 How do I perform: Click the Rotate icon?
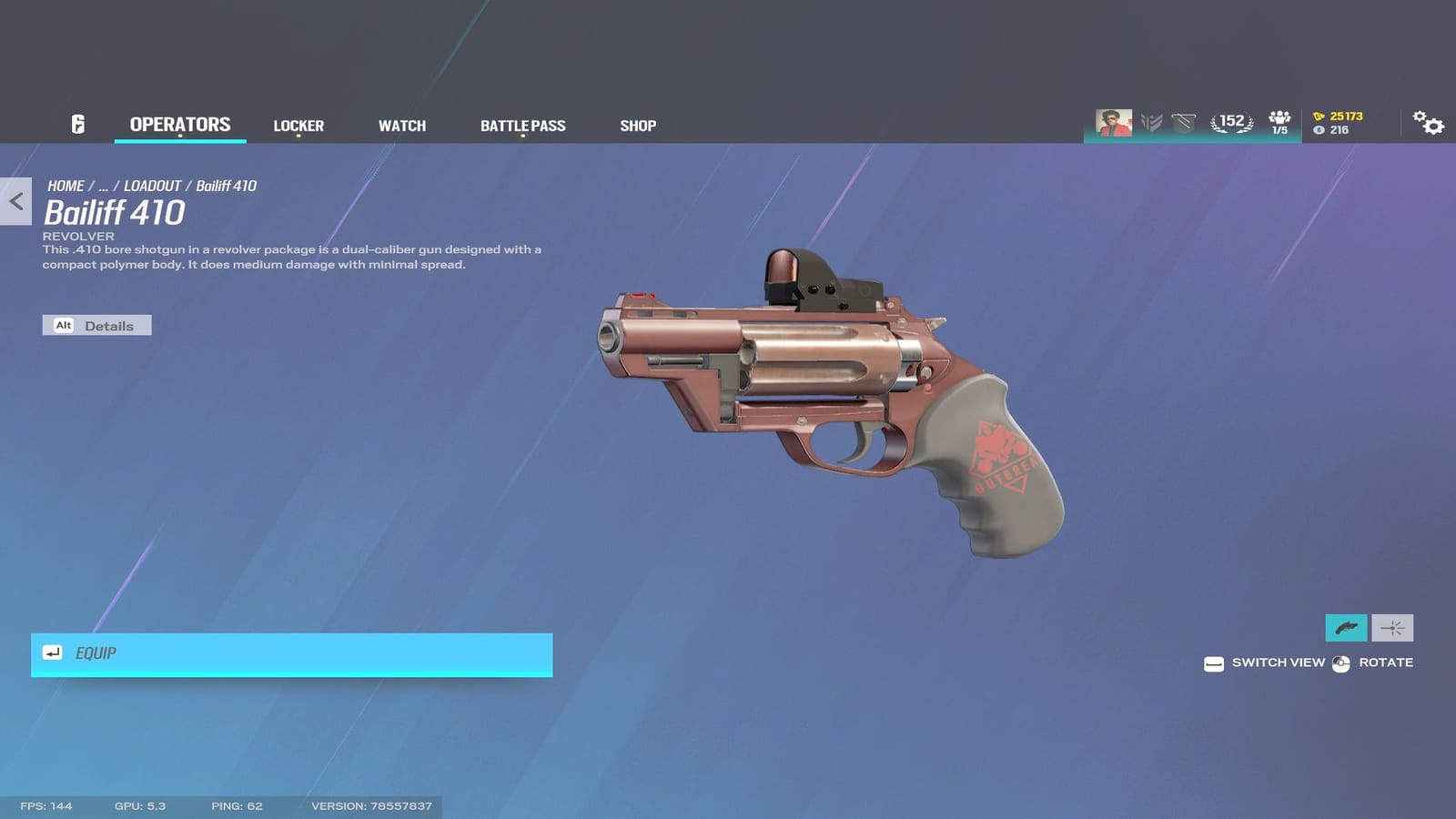tap(1340, 662)
